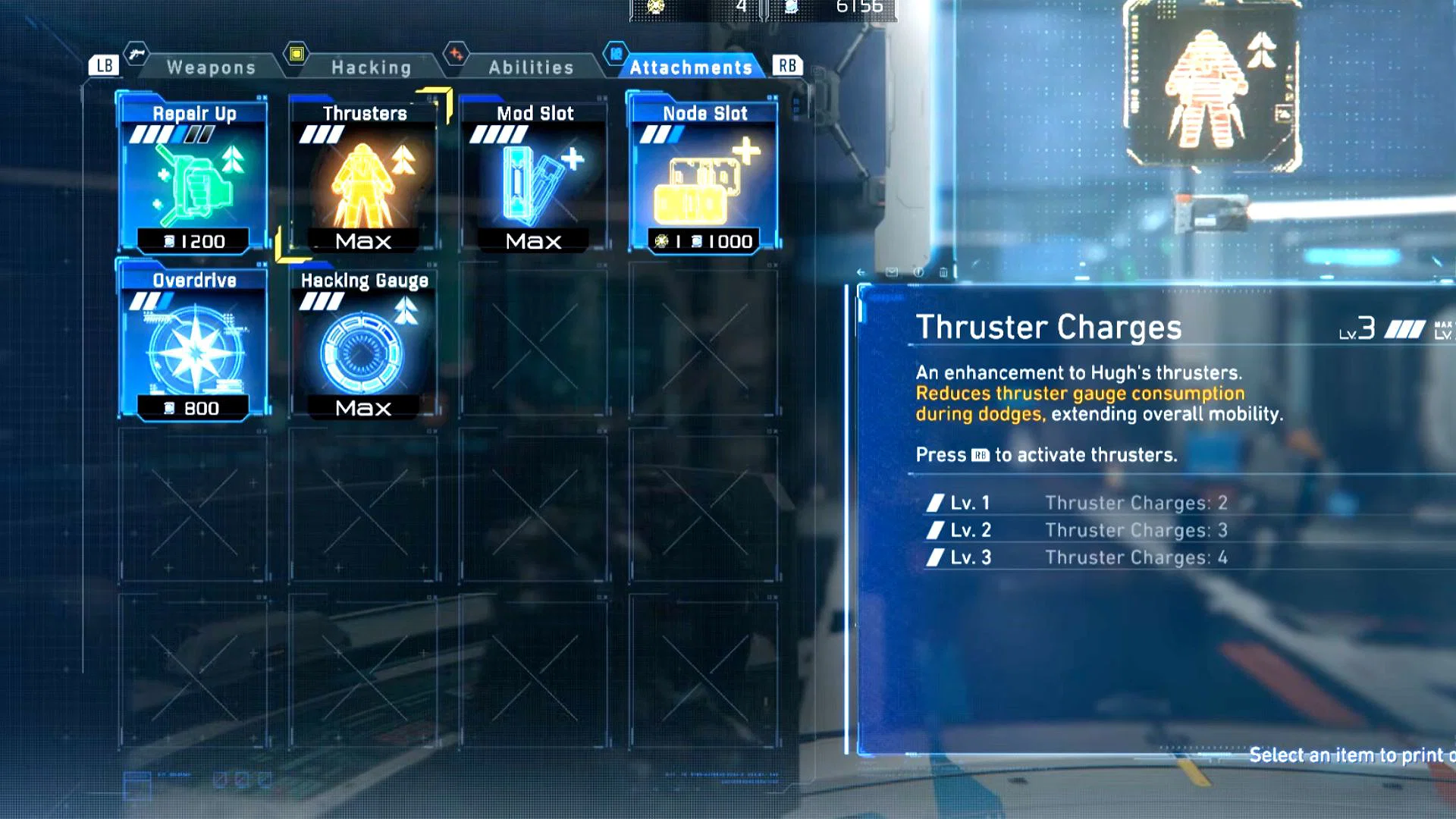Click the back arrow above the detail panel
Screen dimensions: 1456x819
pyautogui.click(x=861, y=273)
